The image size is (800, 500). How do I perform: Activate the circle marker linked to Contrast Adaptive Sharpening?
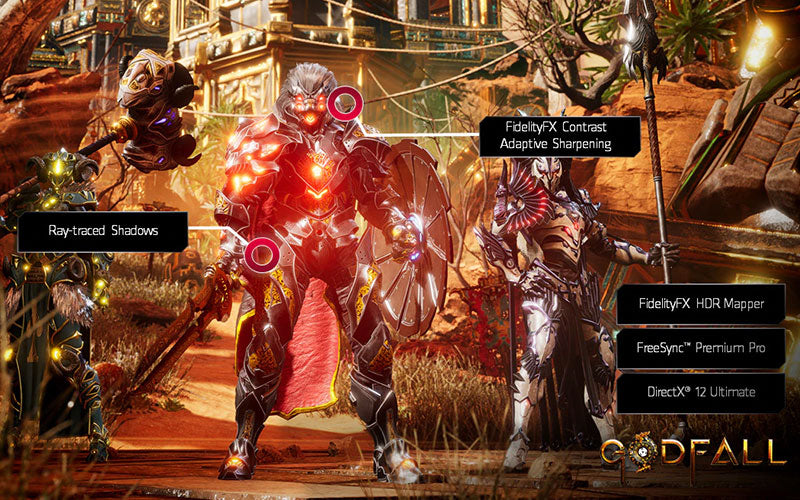[x=347, y=103]
